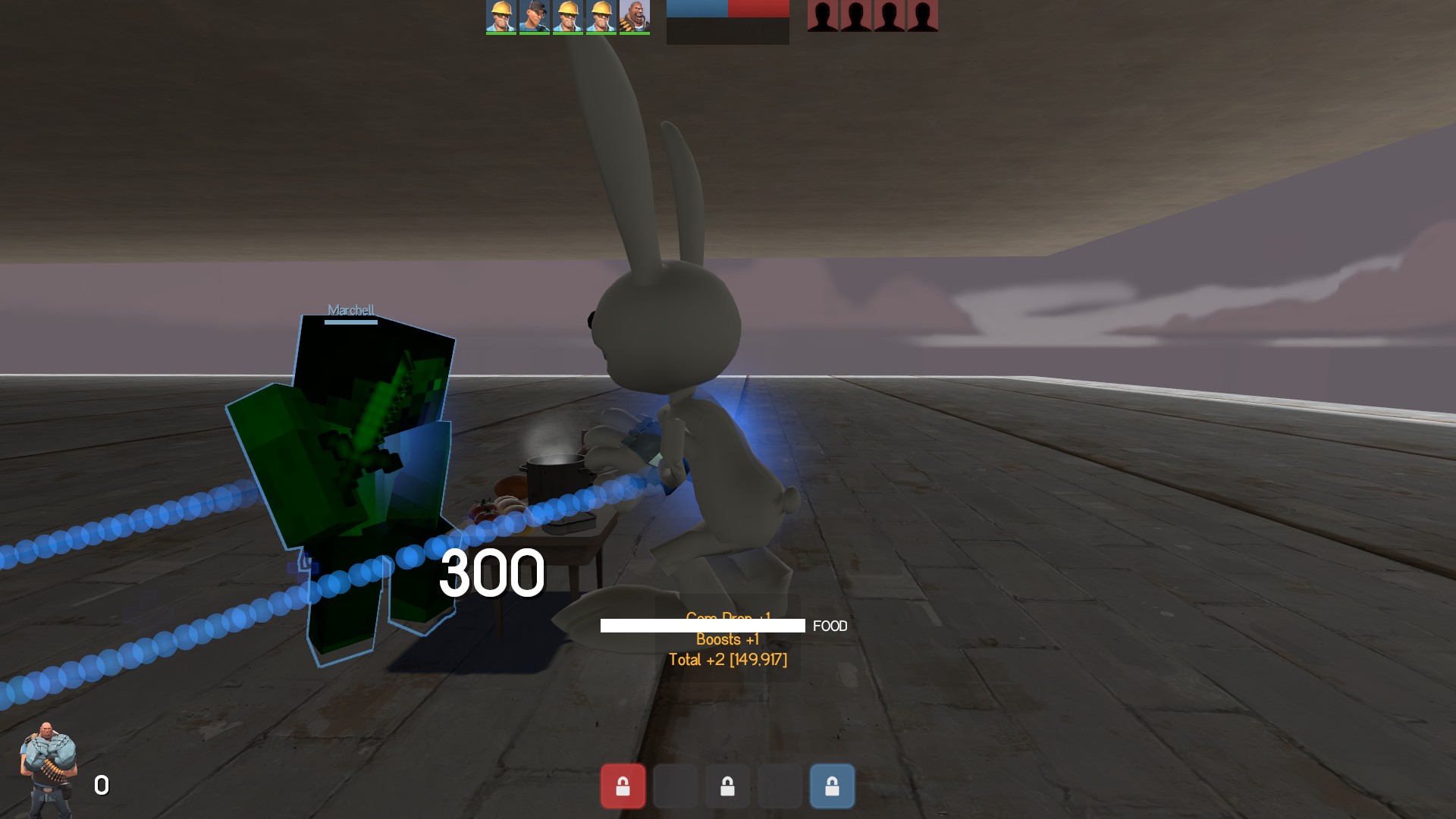Select the blue locked control point icon
Image resolution: width=1456 pixels, height=819 pixels.
click(832, 786)
